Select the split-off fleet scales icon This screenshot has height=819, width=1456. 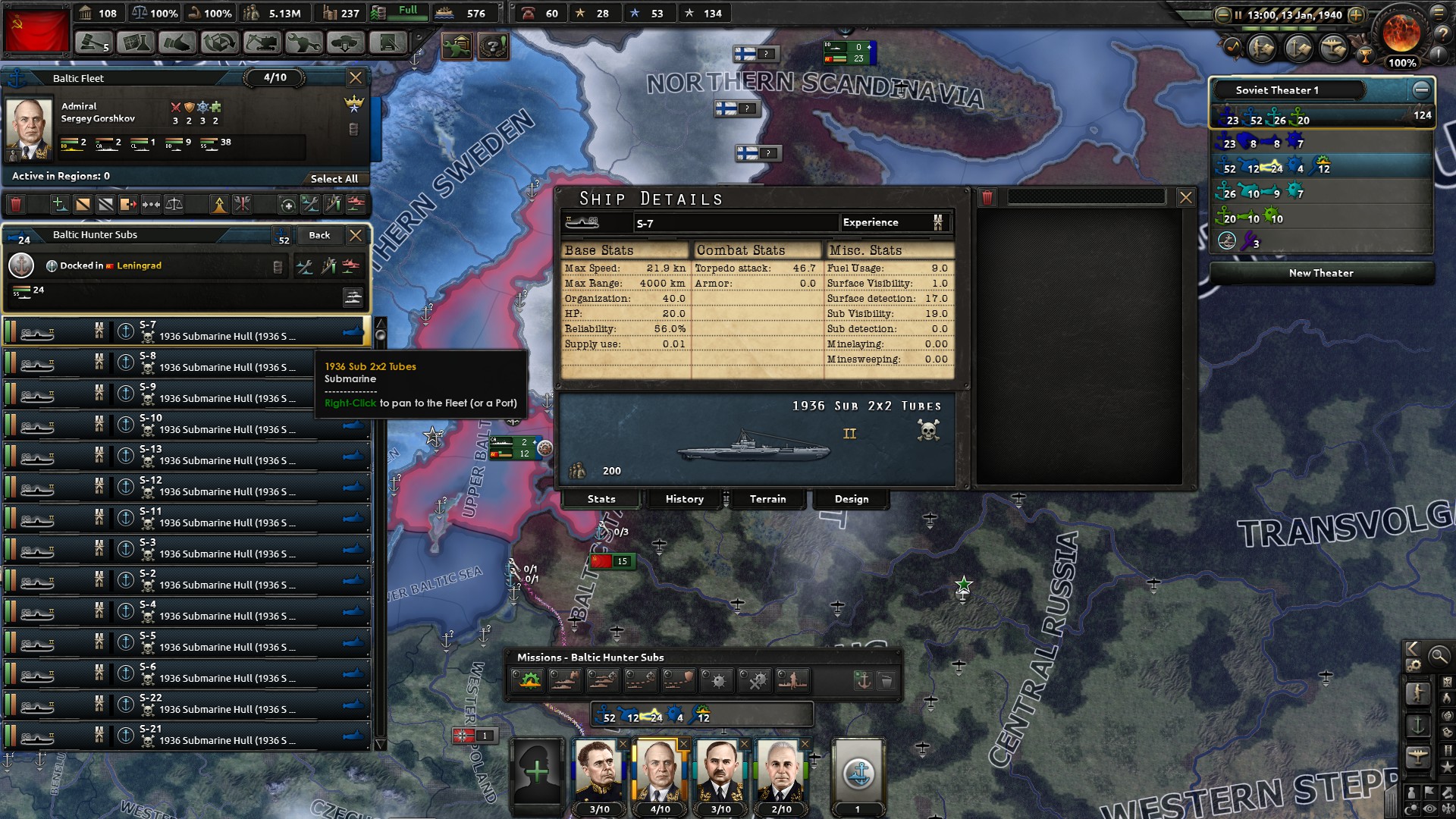[x=174, y=204]
